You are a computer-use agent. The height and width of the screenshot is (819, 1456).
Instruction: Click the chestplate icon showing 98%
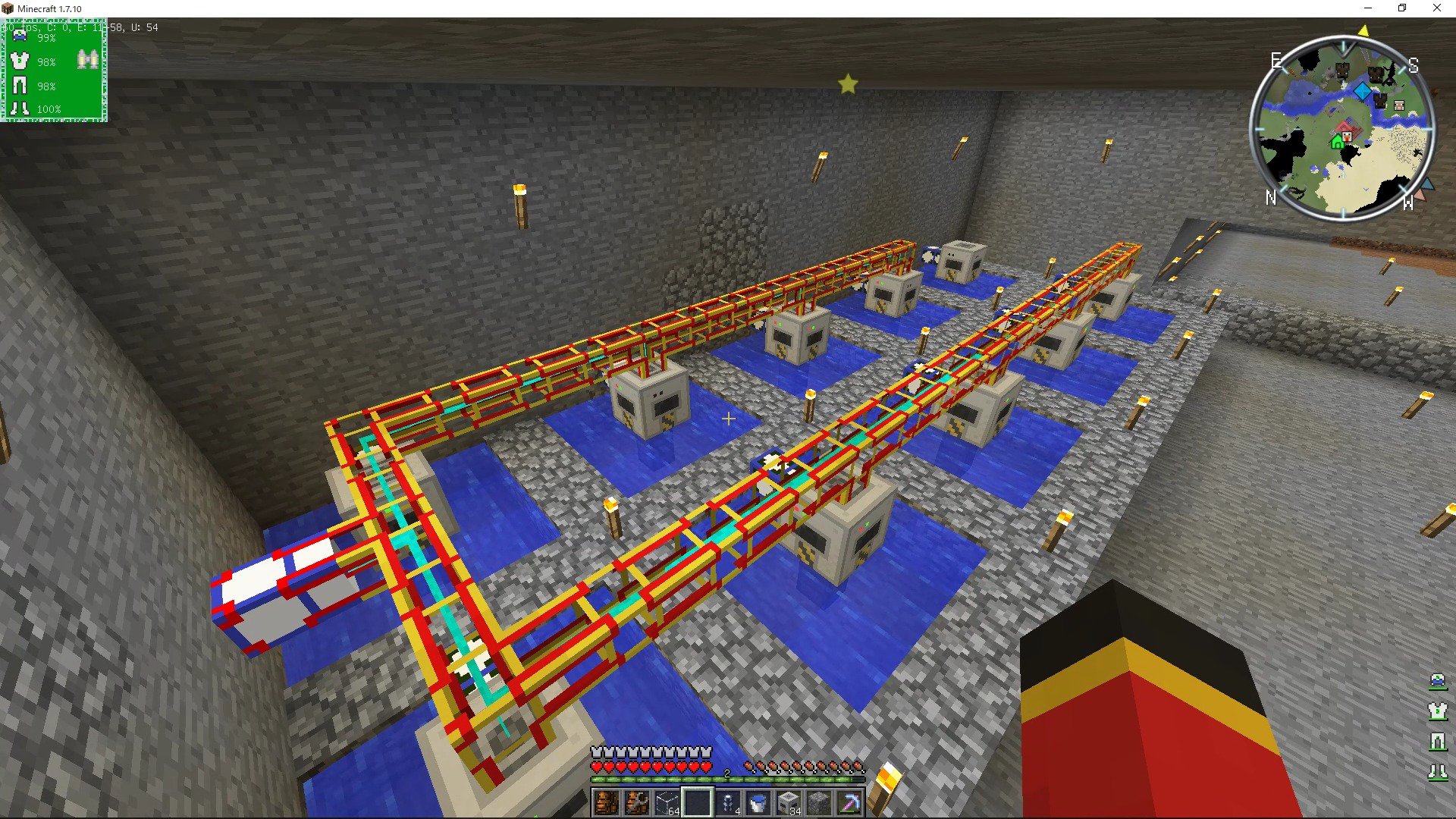pos(19,61)
